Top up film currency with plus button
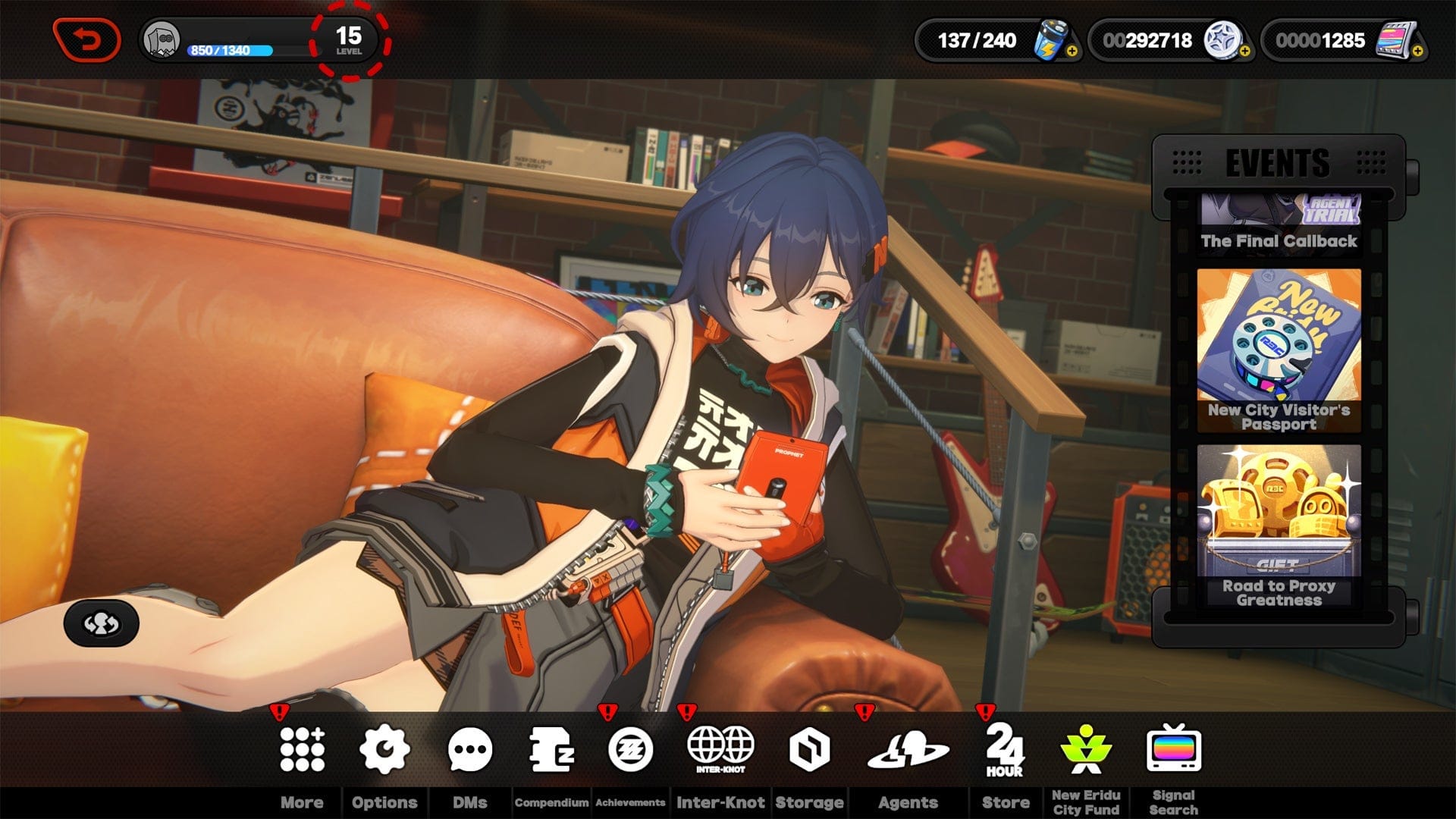This screenshot has width=1456, height=819. (x=1417, y=52)
